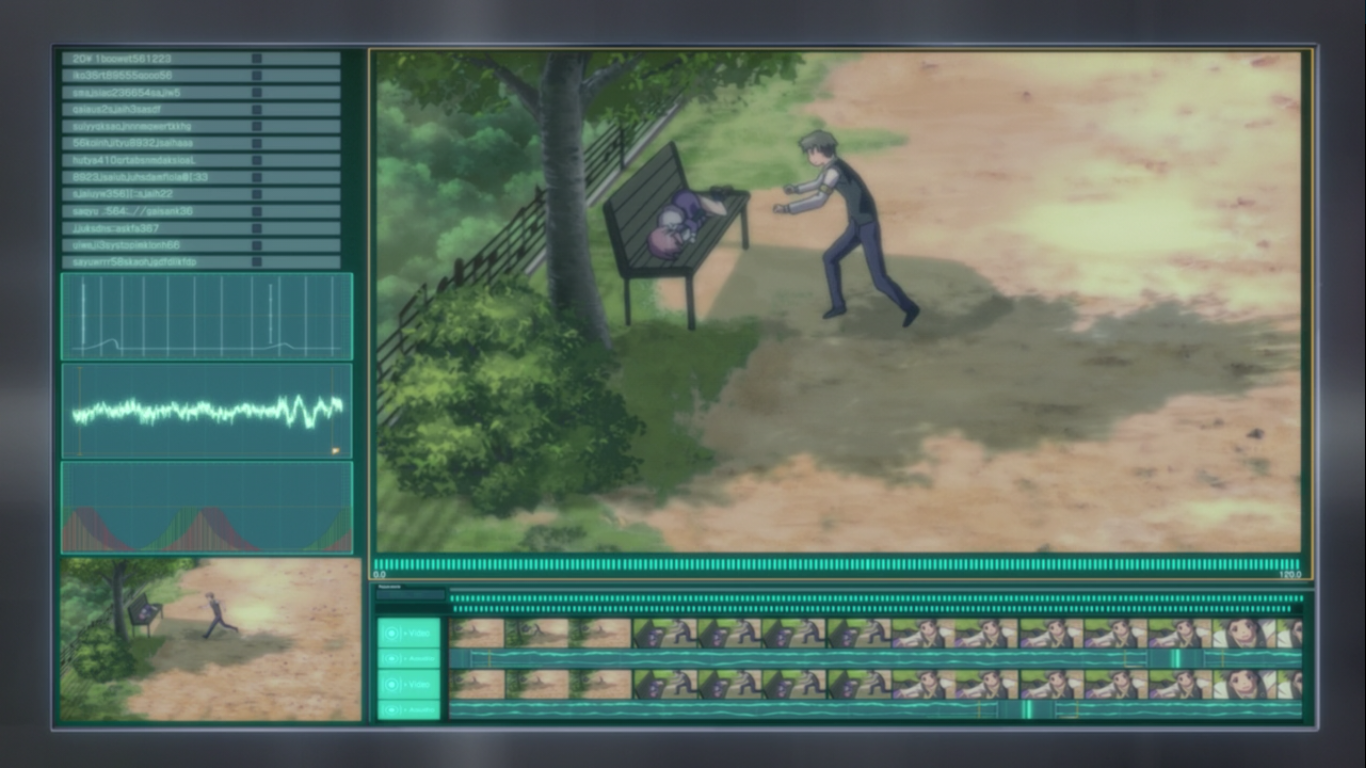Choose the qaiaus2sjaih3sasdf list entry
The height and width of the screenshot is (768, 1366).
pos(200,110)
